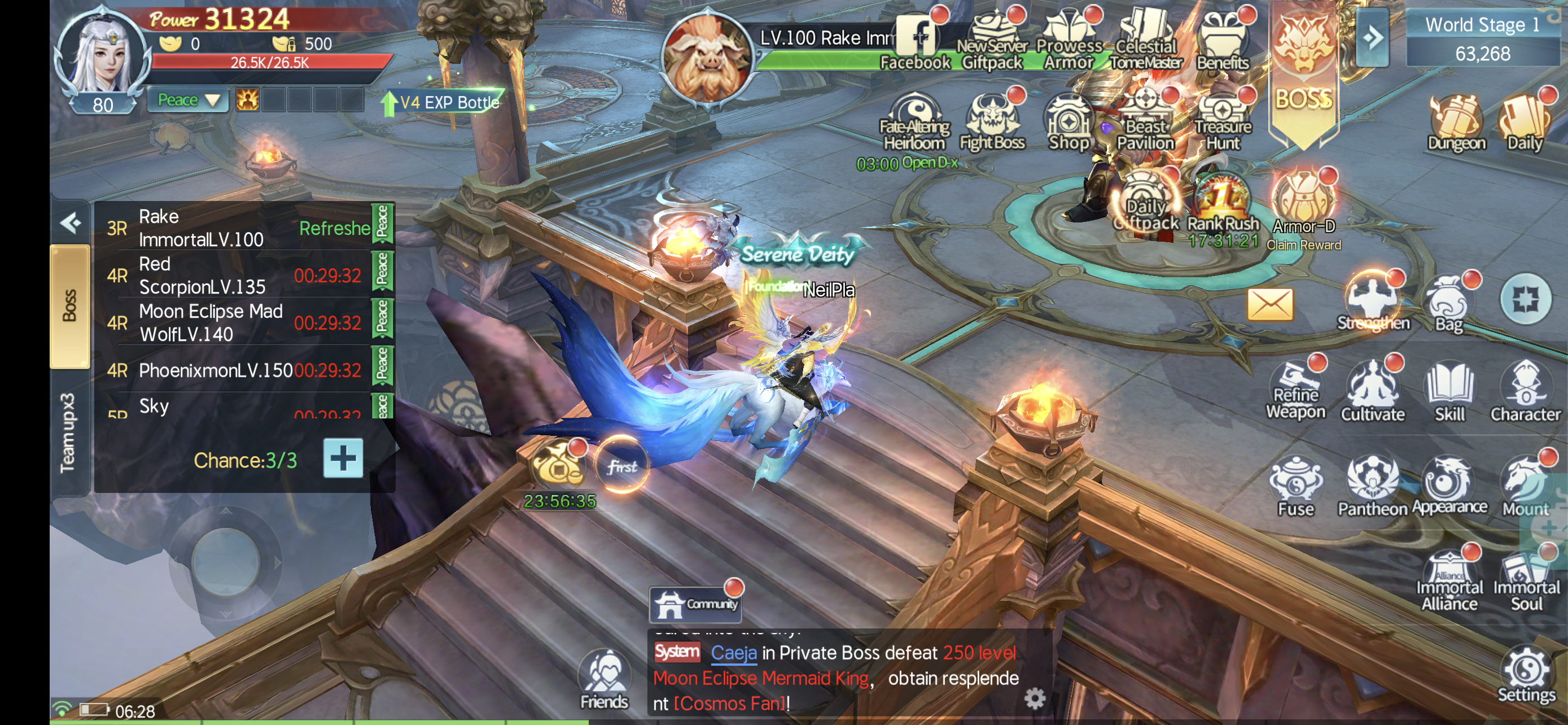Open the mail envelope
Viewport: 1568px width, 725px height.
point(1270,304)
